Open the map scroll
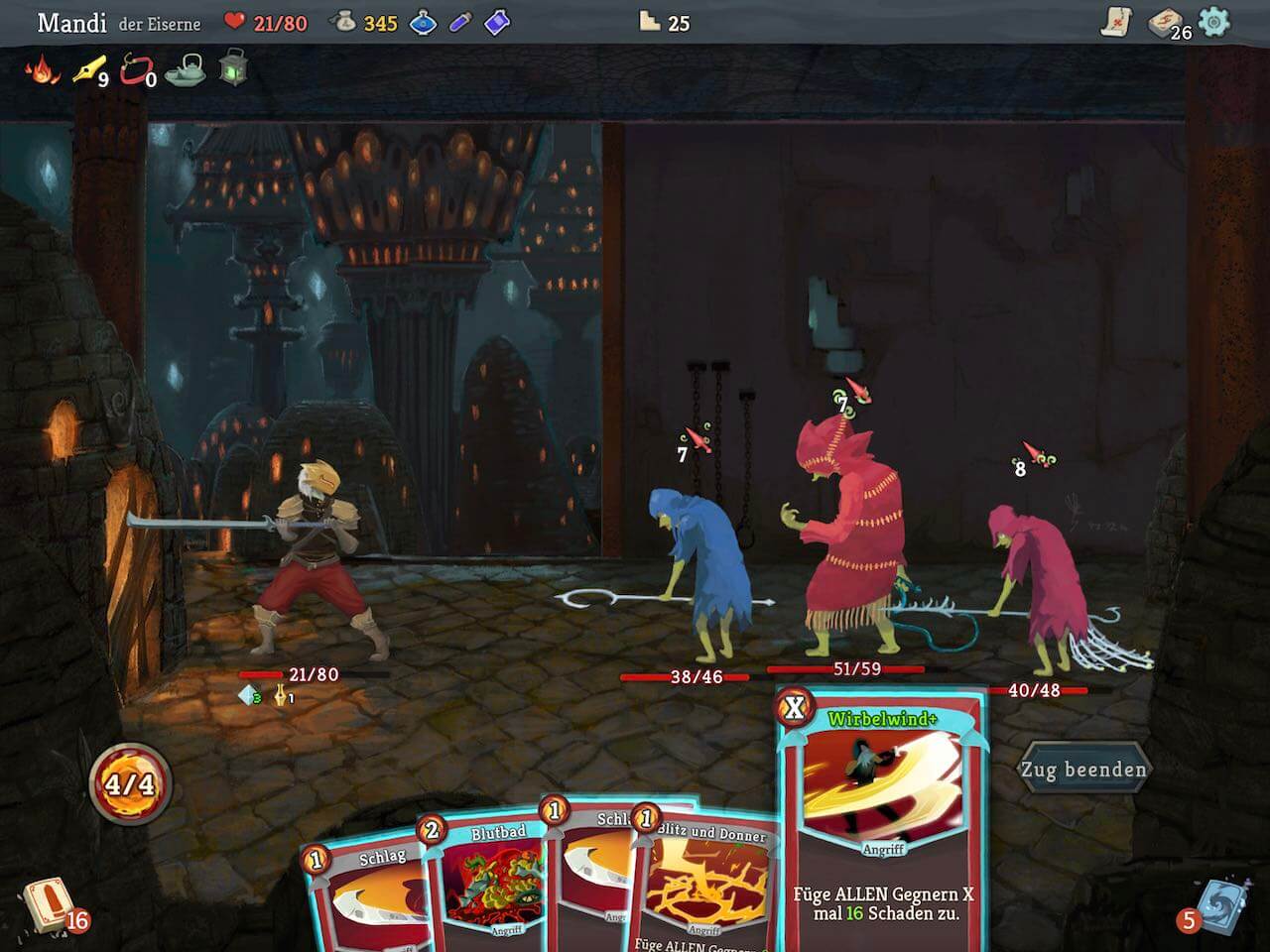 click(x=1117, y=22)
